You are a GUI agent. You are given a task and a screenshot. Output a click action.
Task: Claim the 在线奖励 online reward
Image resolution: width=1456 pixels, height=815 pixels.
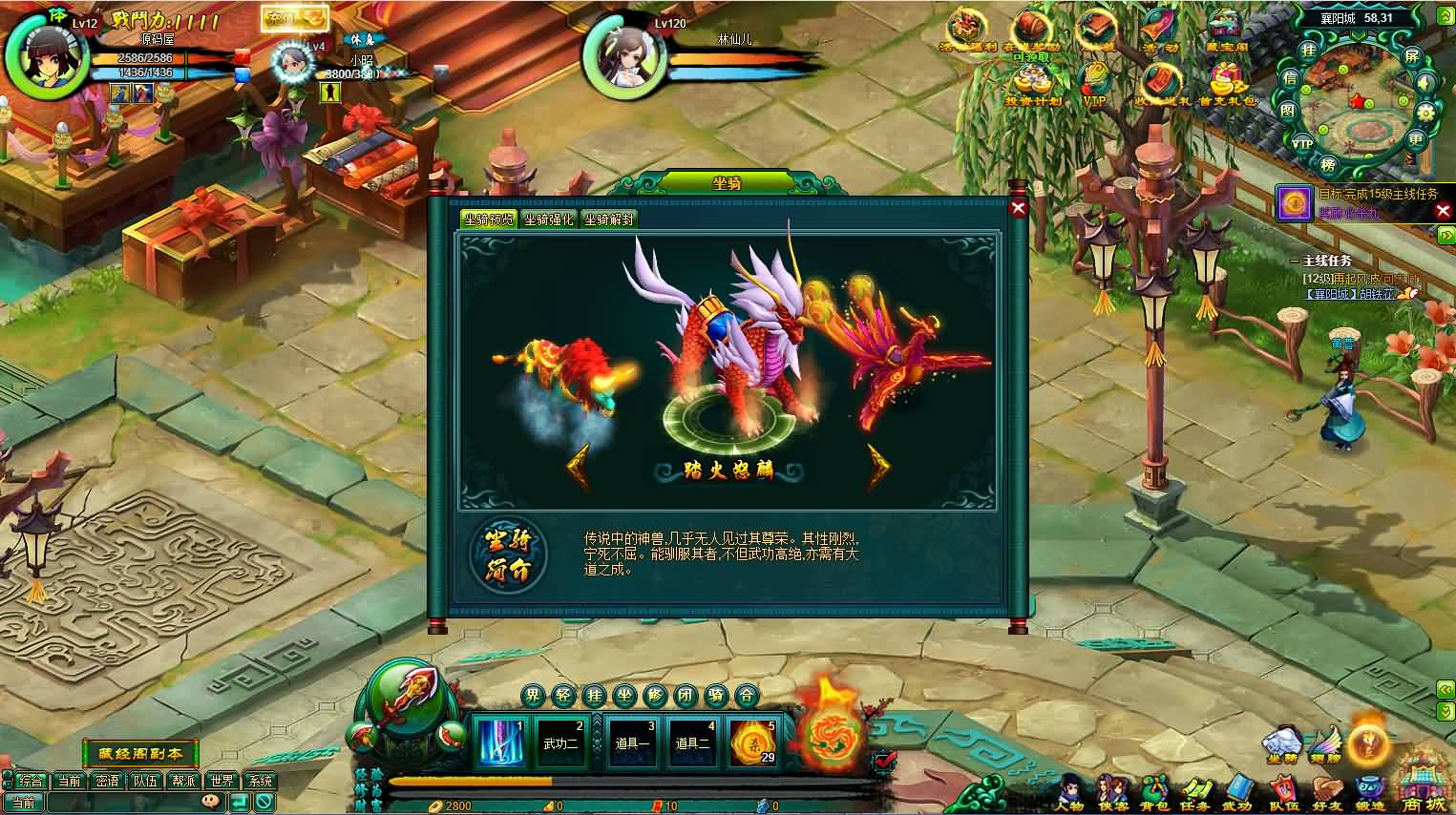click(x=1029, y=29)
